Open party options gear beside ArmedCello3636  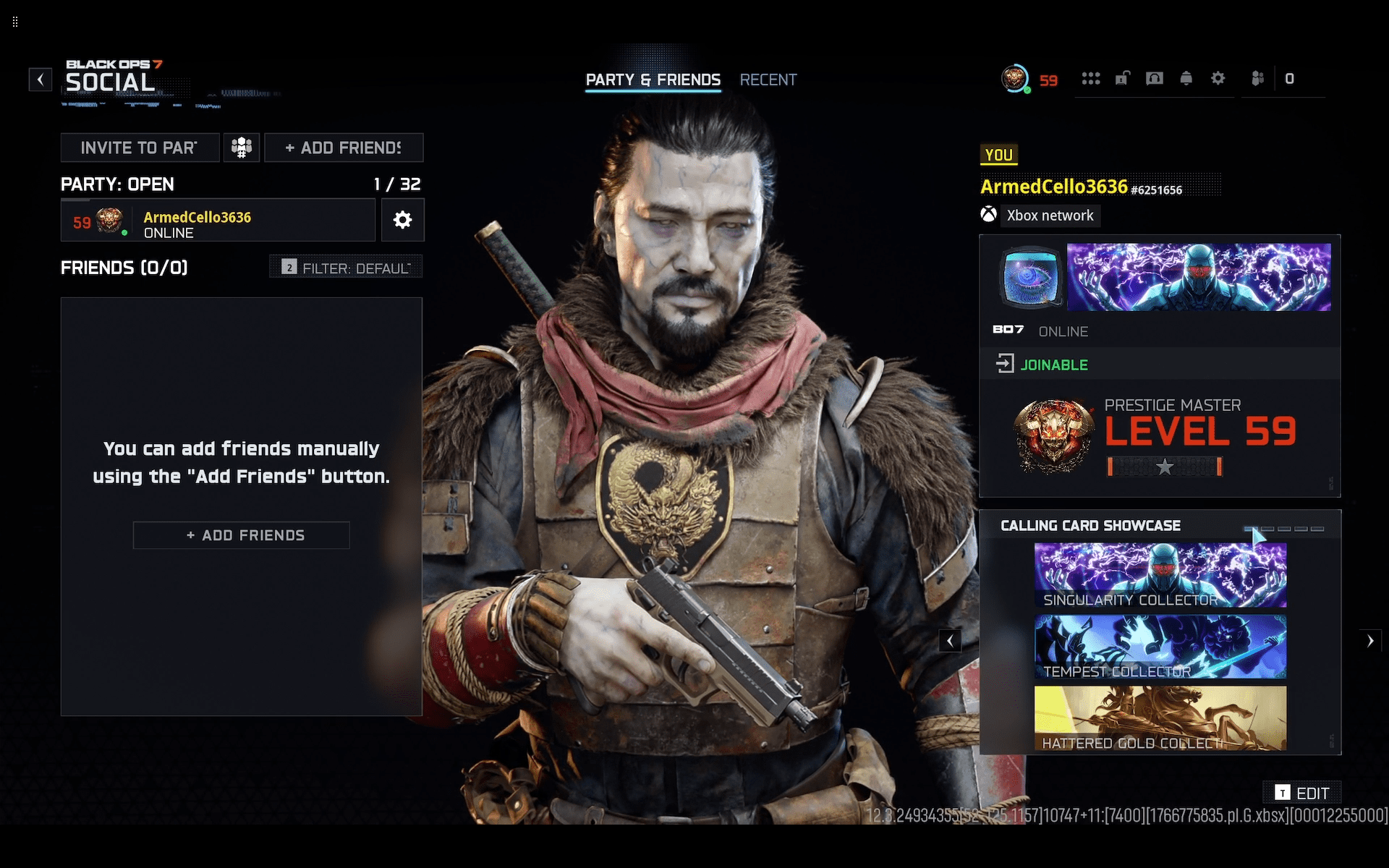coord(402,220)
